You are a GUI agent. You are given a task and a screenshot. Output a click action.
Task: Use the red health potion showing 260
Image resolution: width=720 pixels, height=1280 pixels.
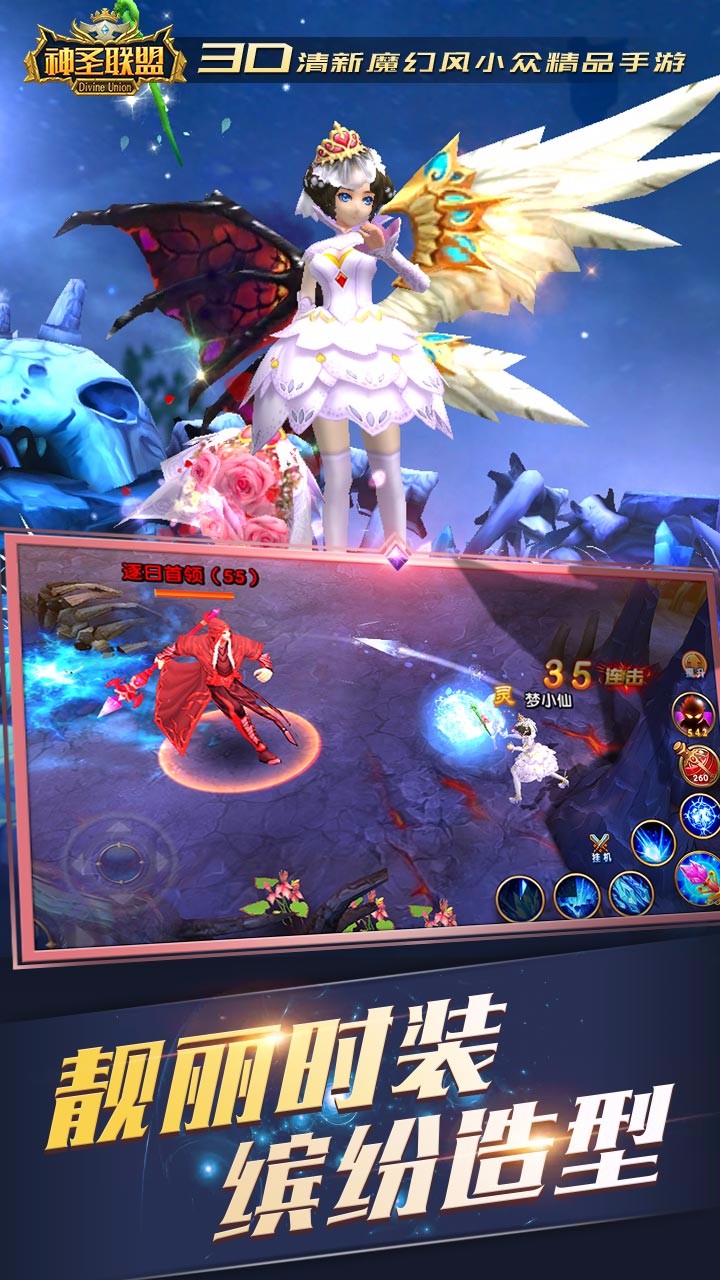(x=698, y=766)
